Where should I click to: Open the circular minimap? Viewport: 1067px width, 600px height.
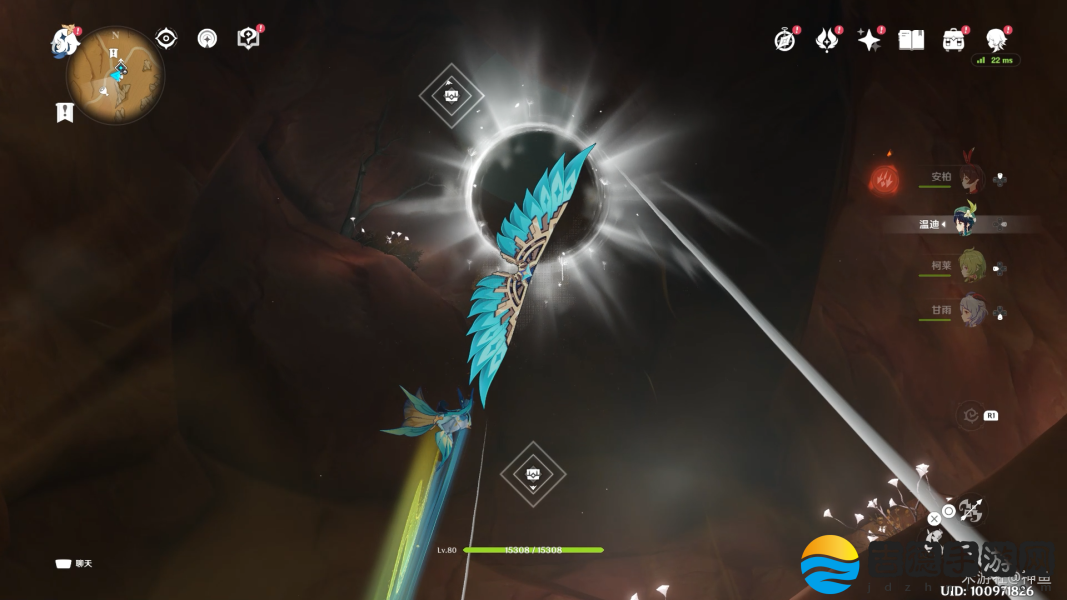116,76
